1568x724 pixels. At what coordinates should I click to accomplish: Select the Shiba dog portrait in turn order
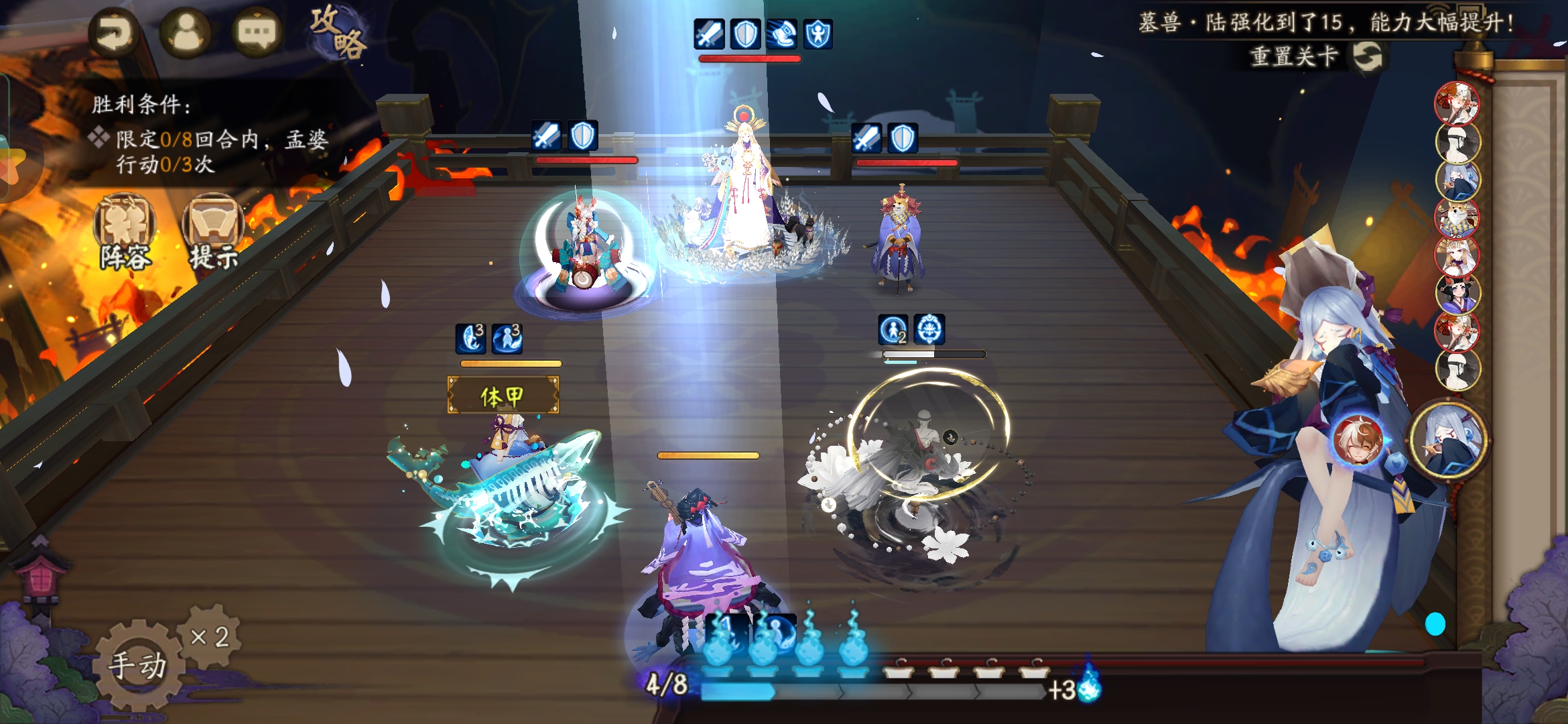1457,218
